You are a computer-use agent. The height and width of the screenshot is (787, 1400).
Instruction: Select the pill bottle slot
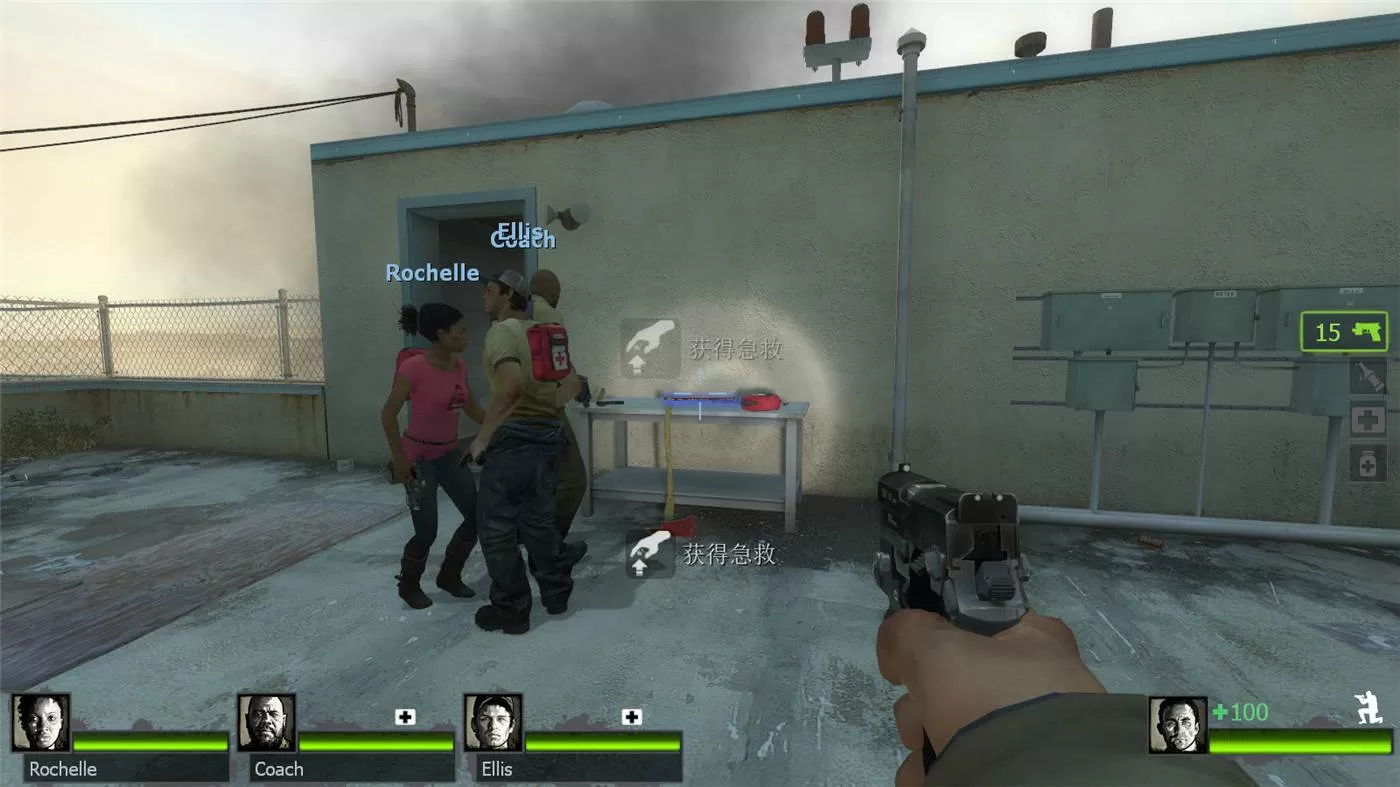(x=1368, y=463)
